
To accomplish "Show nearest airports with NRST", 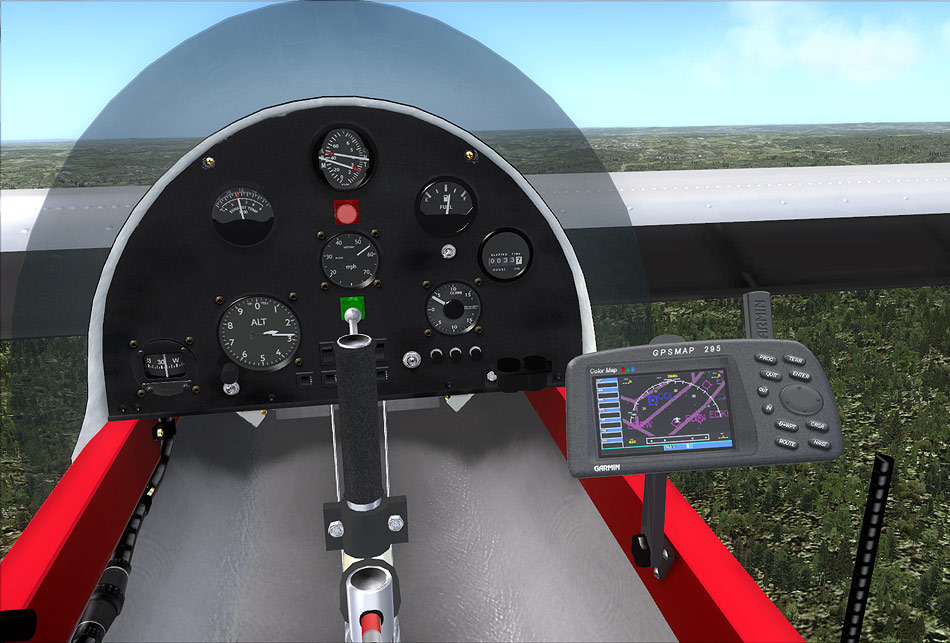I will point(818,442).
